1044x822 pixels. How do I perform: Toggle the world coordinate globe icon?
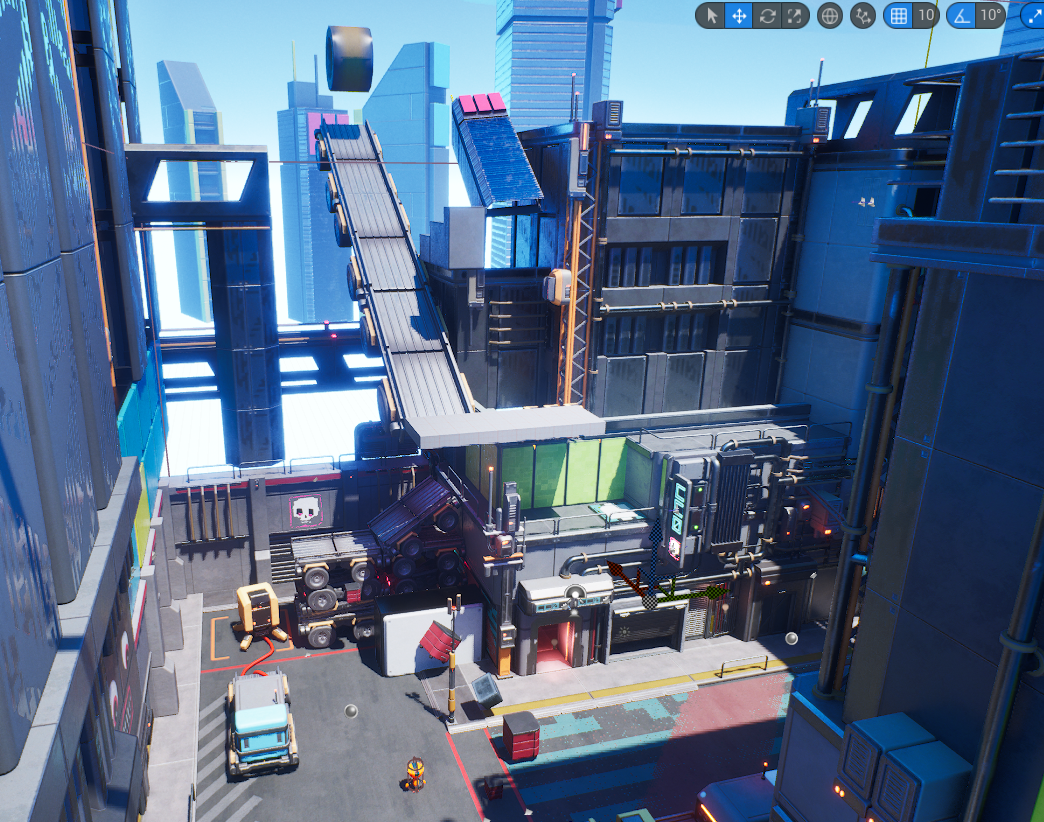(x=829, y=15)
